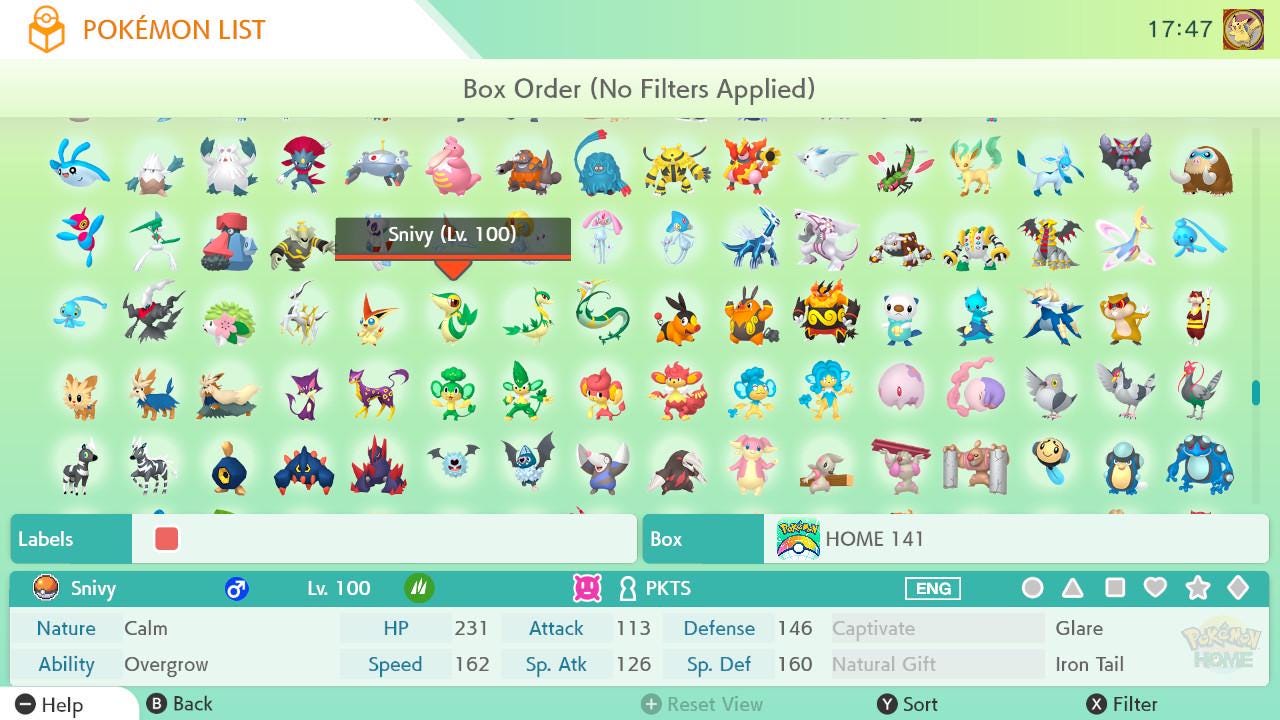Toggle the star marking for Snivy
The height and width of the screenshot is (720, 1280).
(1197, 588)
